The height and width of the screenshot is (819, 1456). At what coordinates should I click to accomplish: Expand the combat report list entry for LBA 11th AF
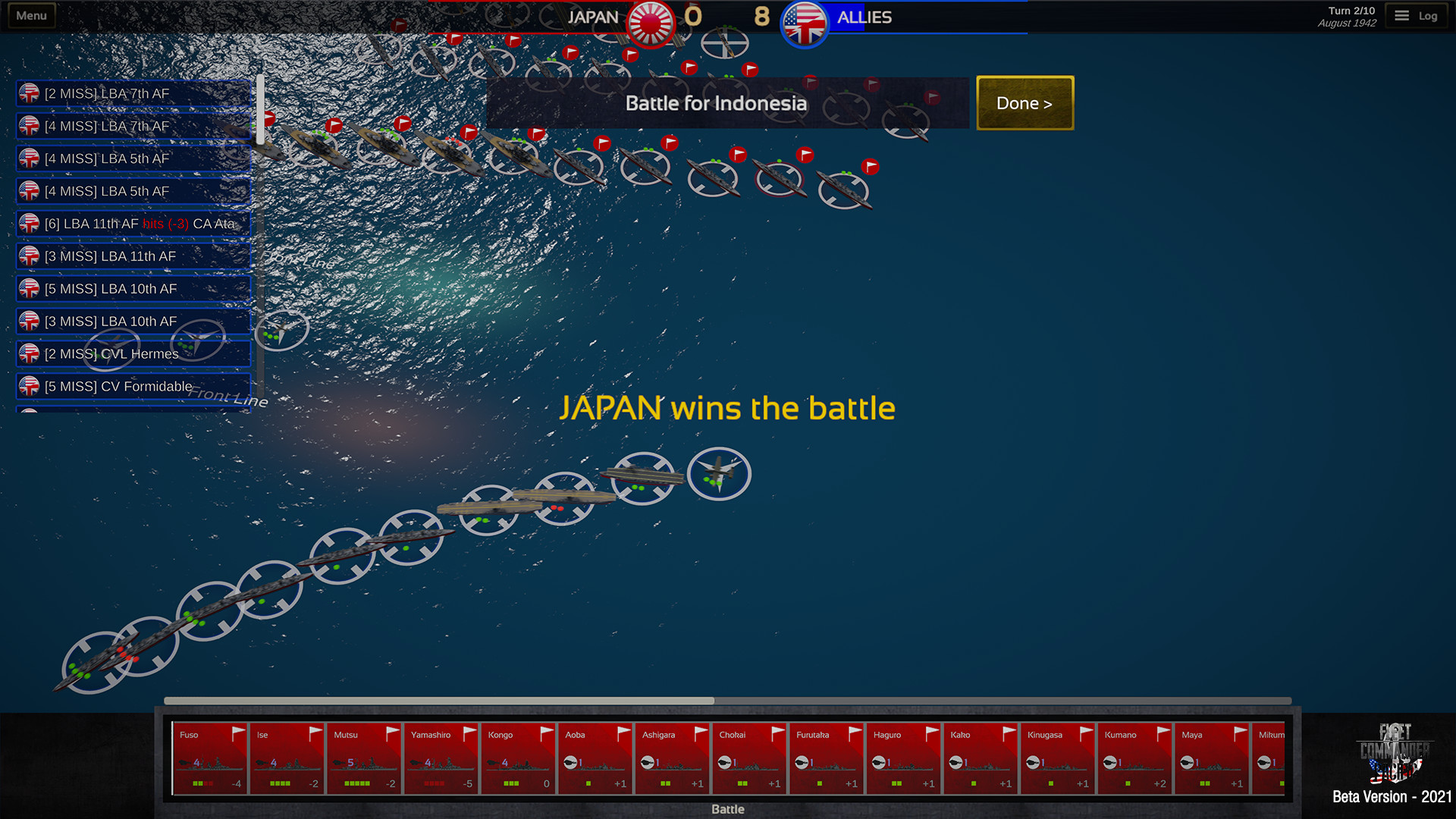tap(133, 224)
